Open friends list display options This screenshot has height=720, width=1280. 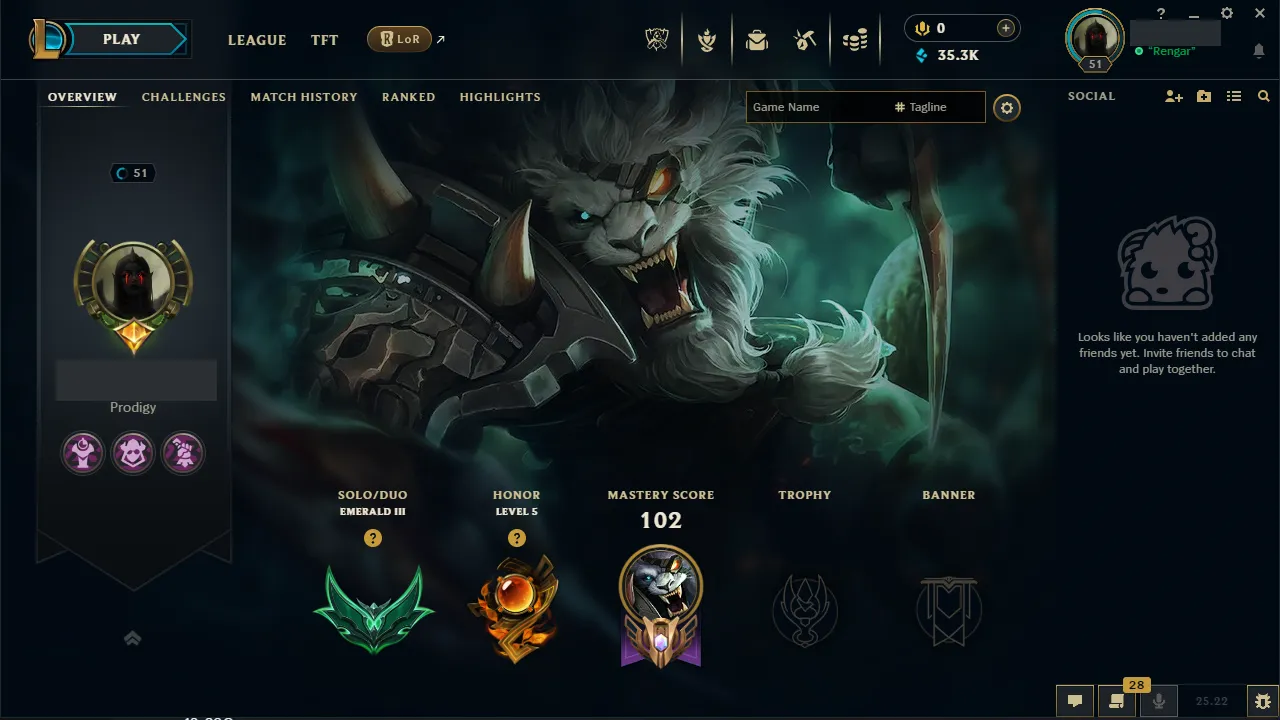pyautogui.click(x=1233, y=96)
